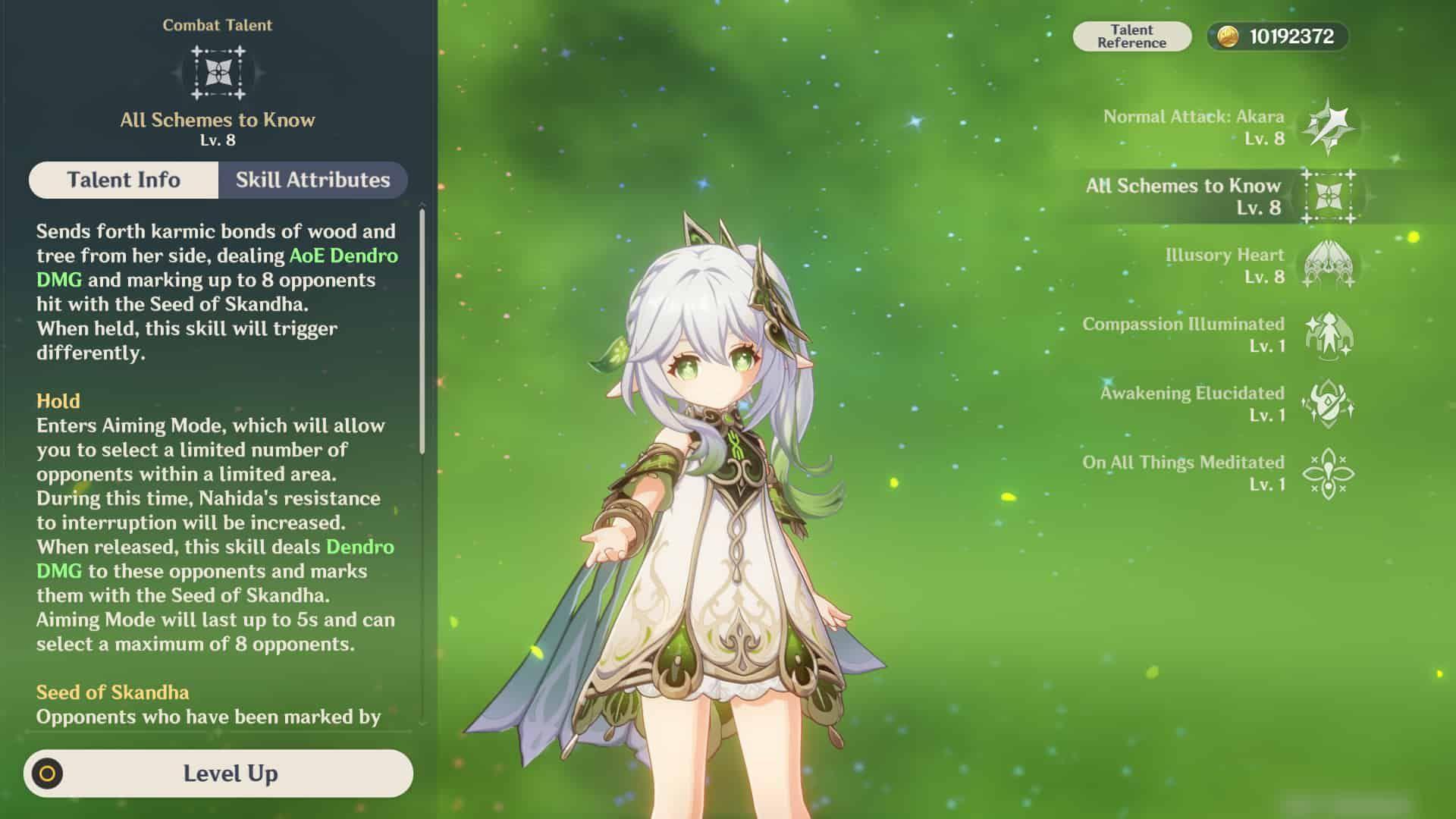Switch to the Skill Attributes tab
This screenshot has height=819, width=1456.
(313, 180)
